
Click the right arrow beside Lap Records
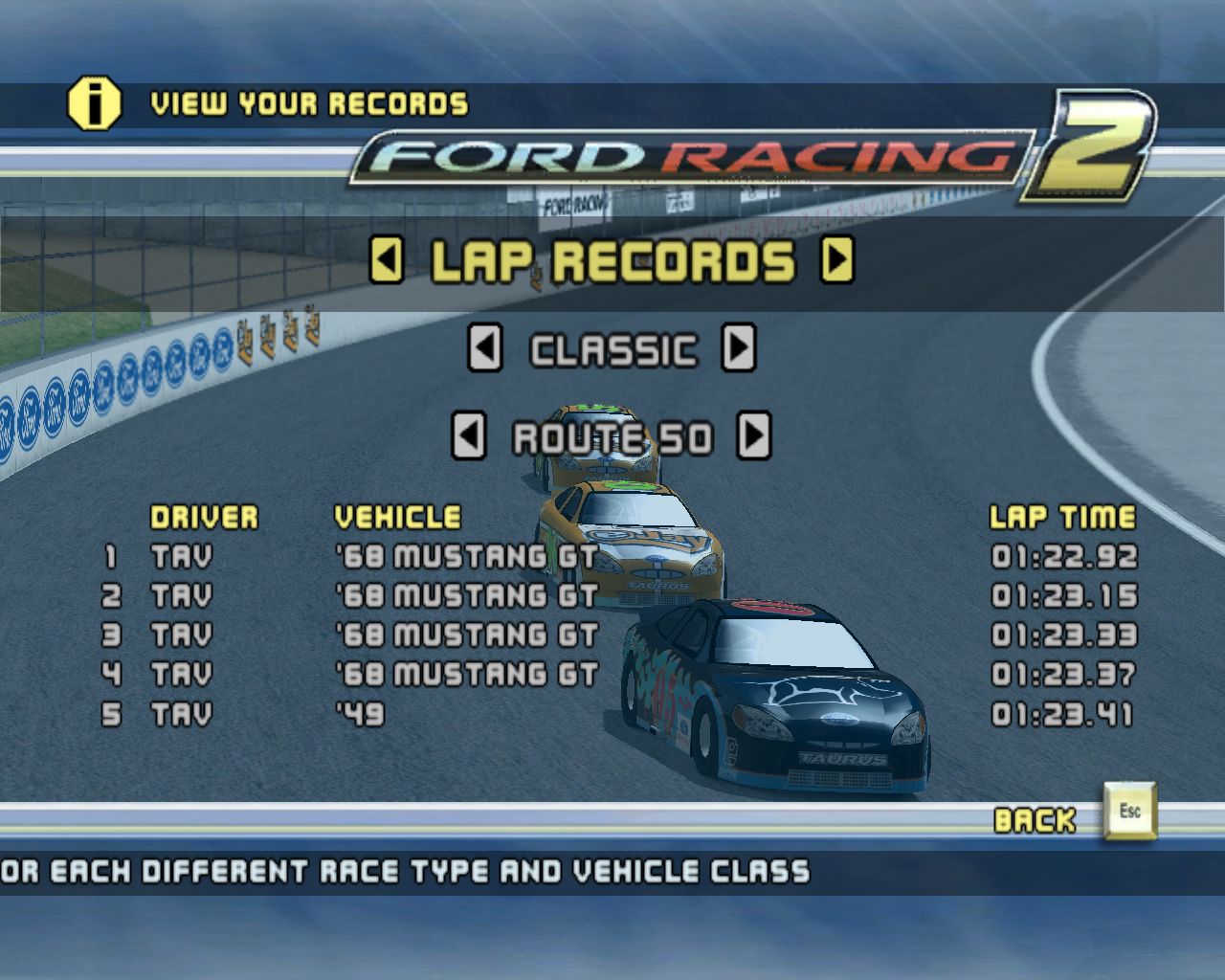tap(837, 258)
